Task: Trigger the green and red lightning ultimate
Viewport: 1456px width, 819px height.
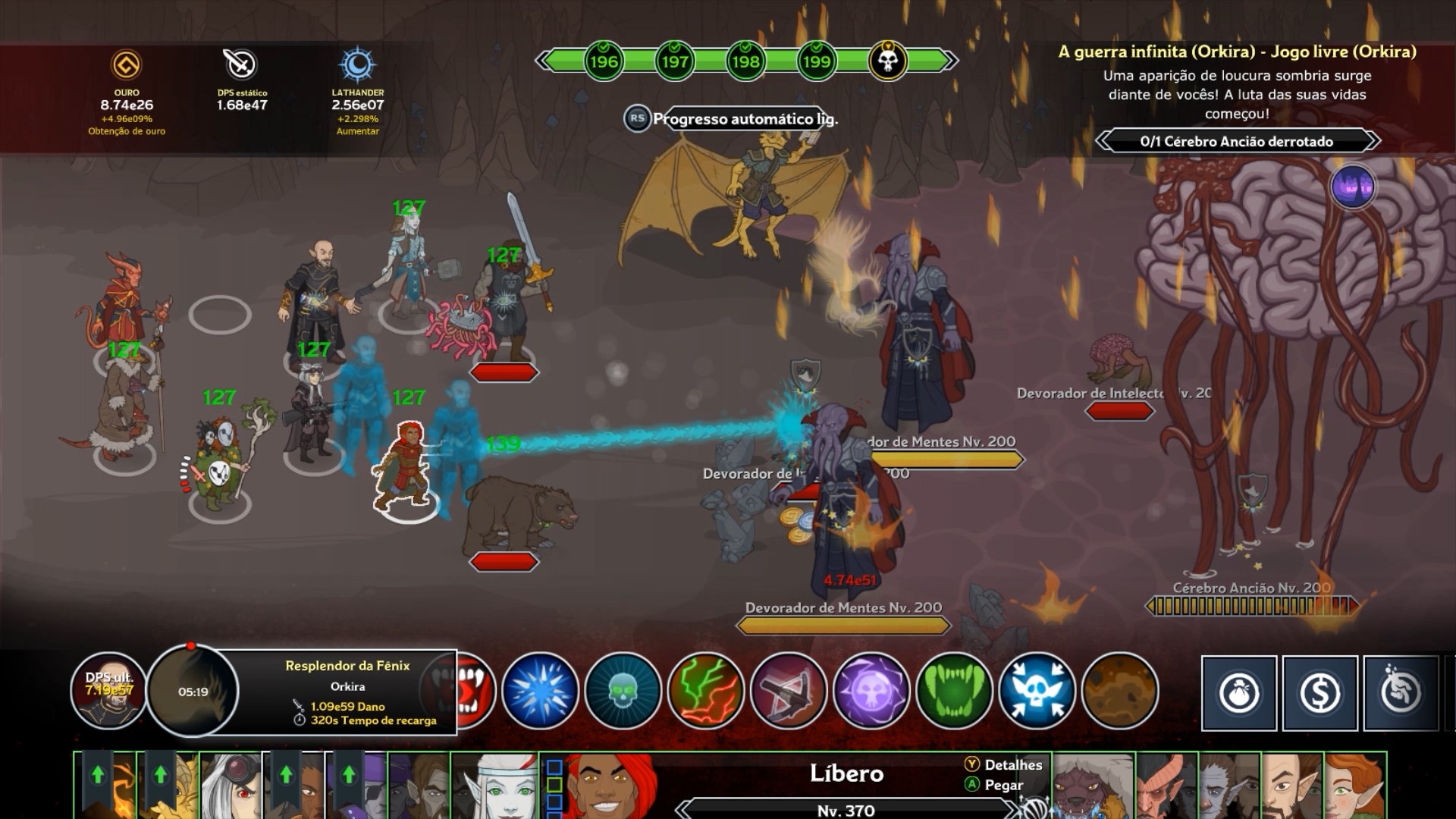Action: pos(705,692)
